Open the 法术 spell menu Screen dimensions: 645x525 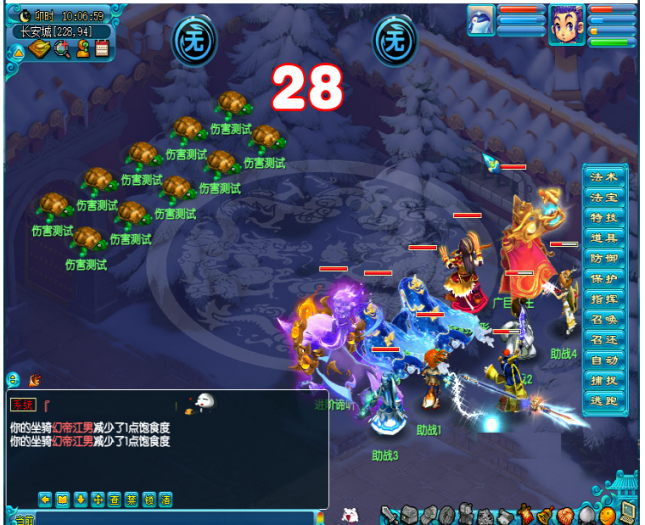coord(604,177)
